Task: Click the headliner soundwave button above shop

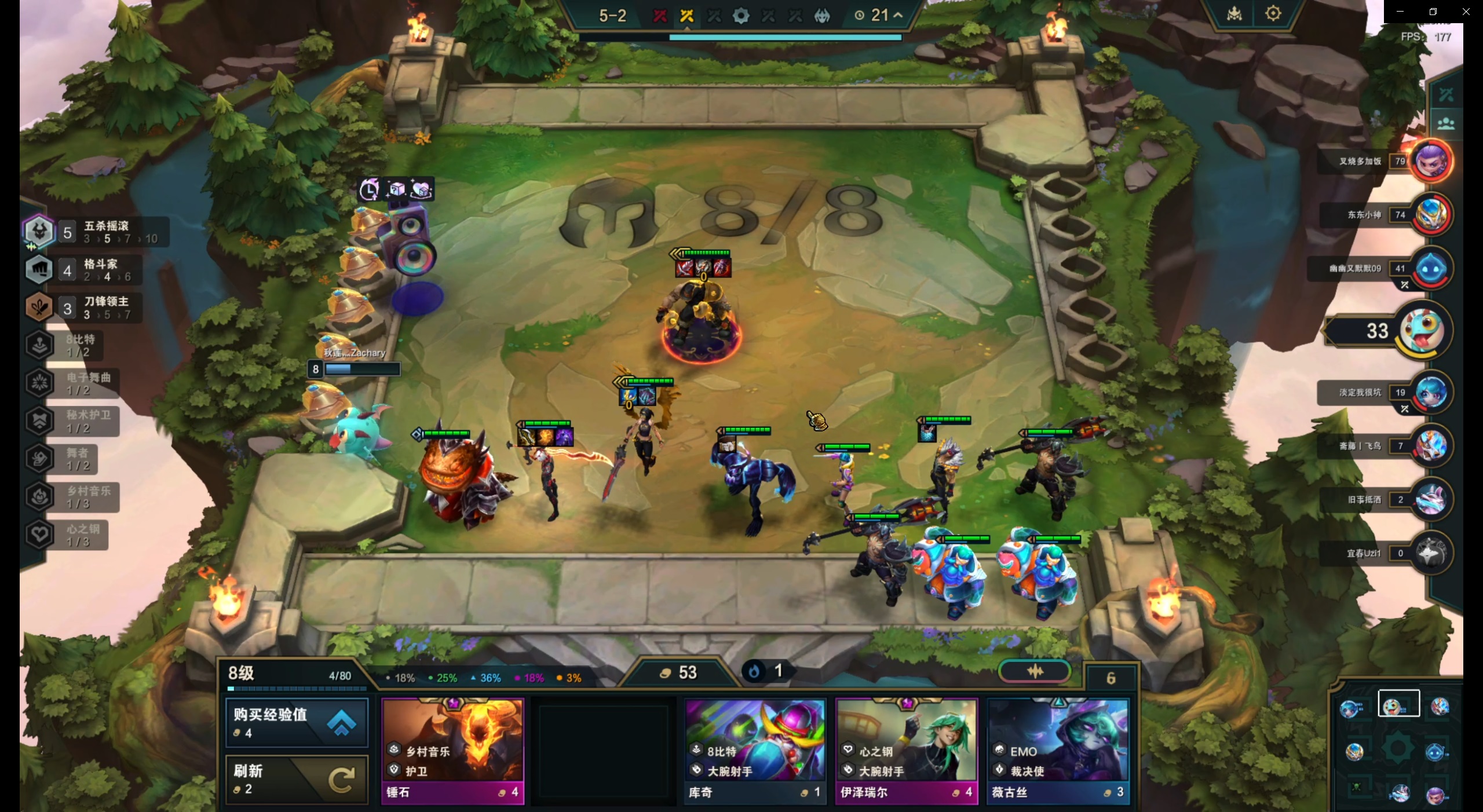Action: click(1035, 671)
